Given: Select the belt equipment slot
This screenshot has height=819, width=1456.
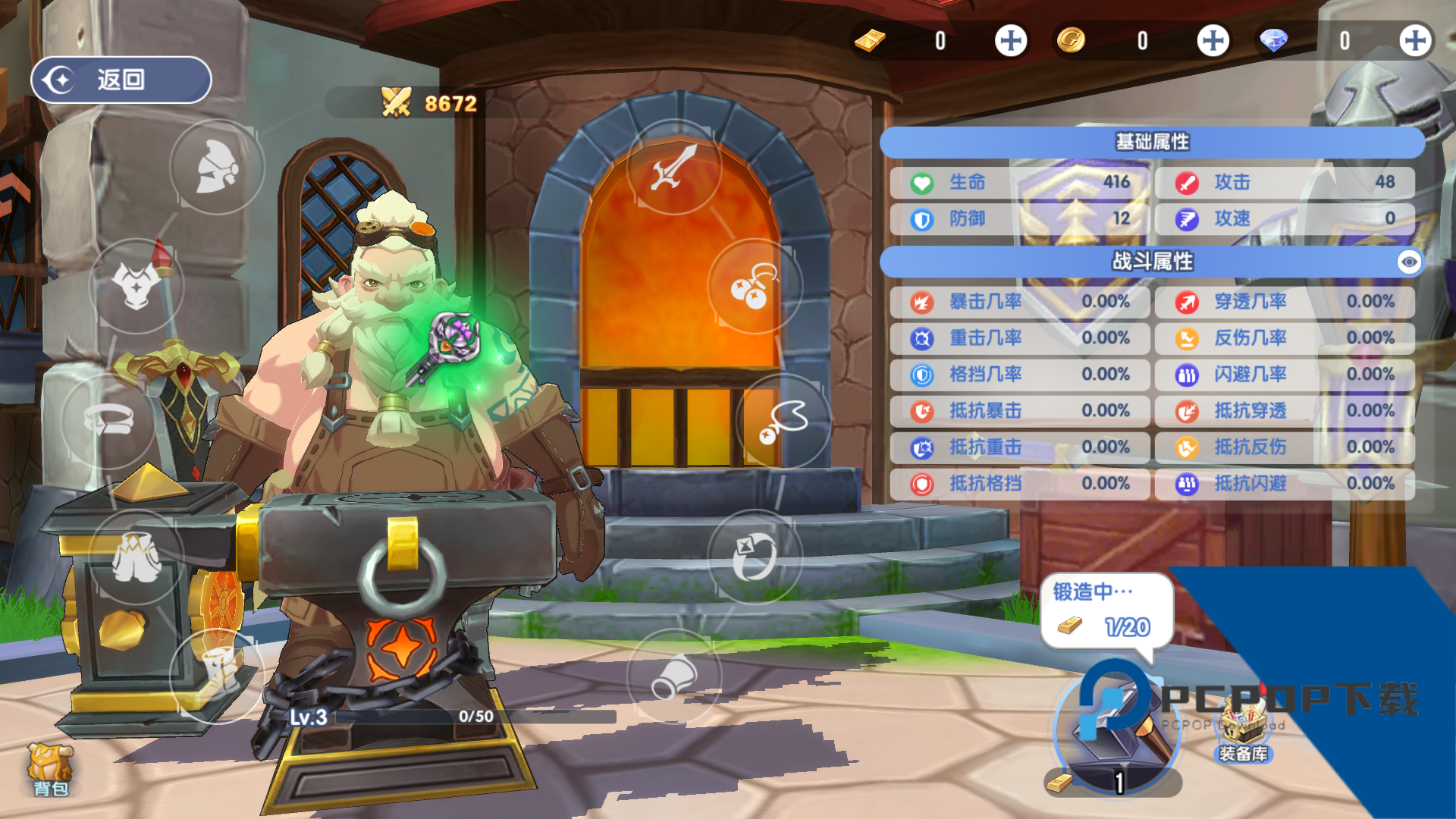Looking at the screenshot, I should pos(109,419).
